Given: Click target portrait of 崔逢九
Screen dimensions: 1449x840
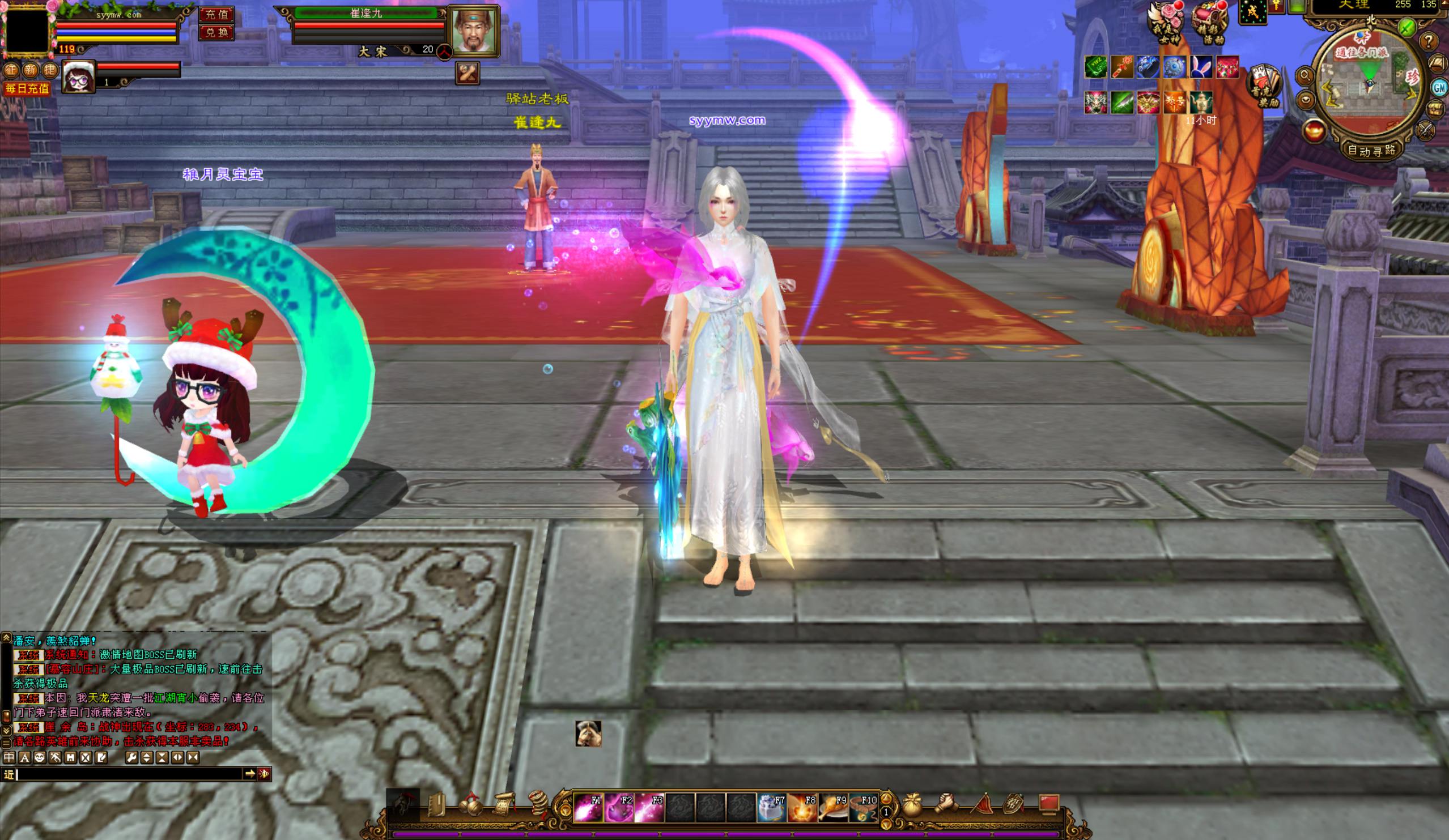Looking at the screenshot, I should point(473,31).
